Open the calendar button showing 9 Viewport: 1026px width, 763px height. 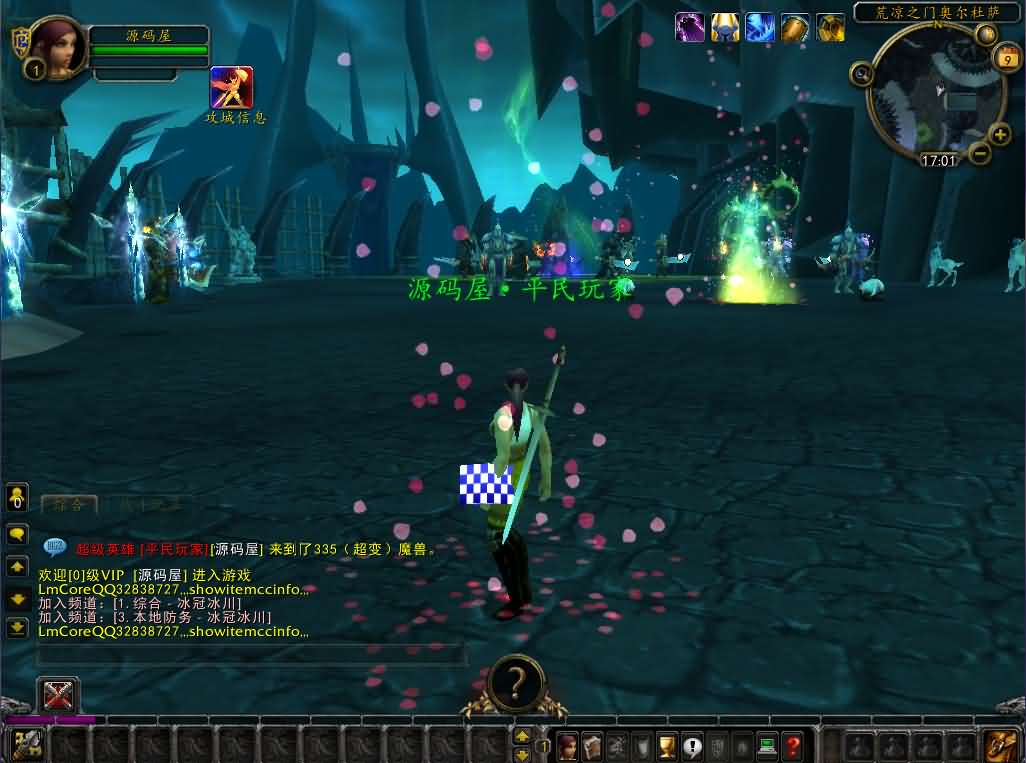[1006, 59]
